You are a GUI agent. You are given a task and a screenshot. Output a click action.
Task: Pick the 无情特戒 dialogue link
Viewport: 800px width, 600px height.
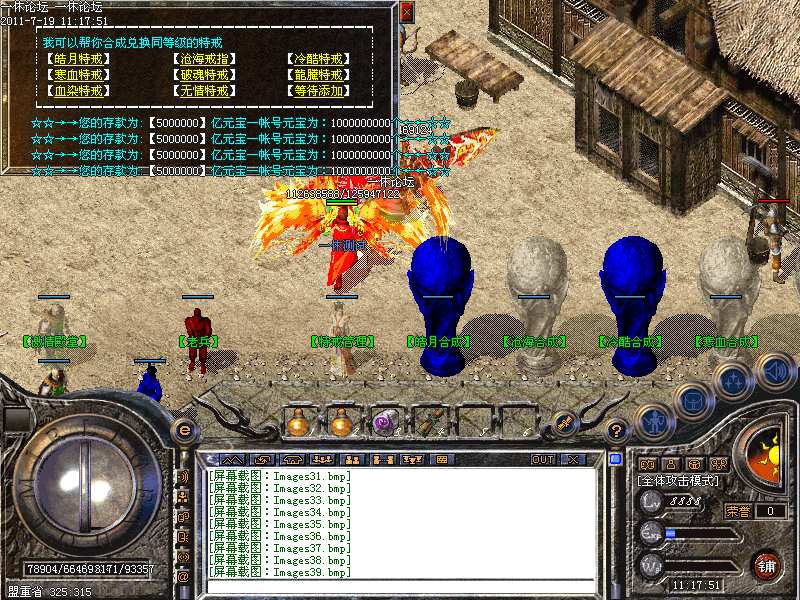pos(204,91)
